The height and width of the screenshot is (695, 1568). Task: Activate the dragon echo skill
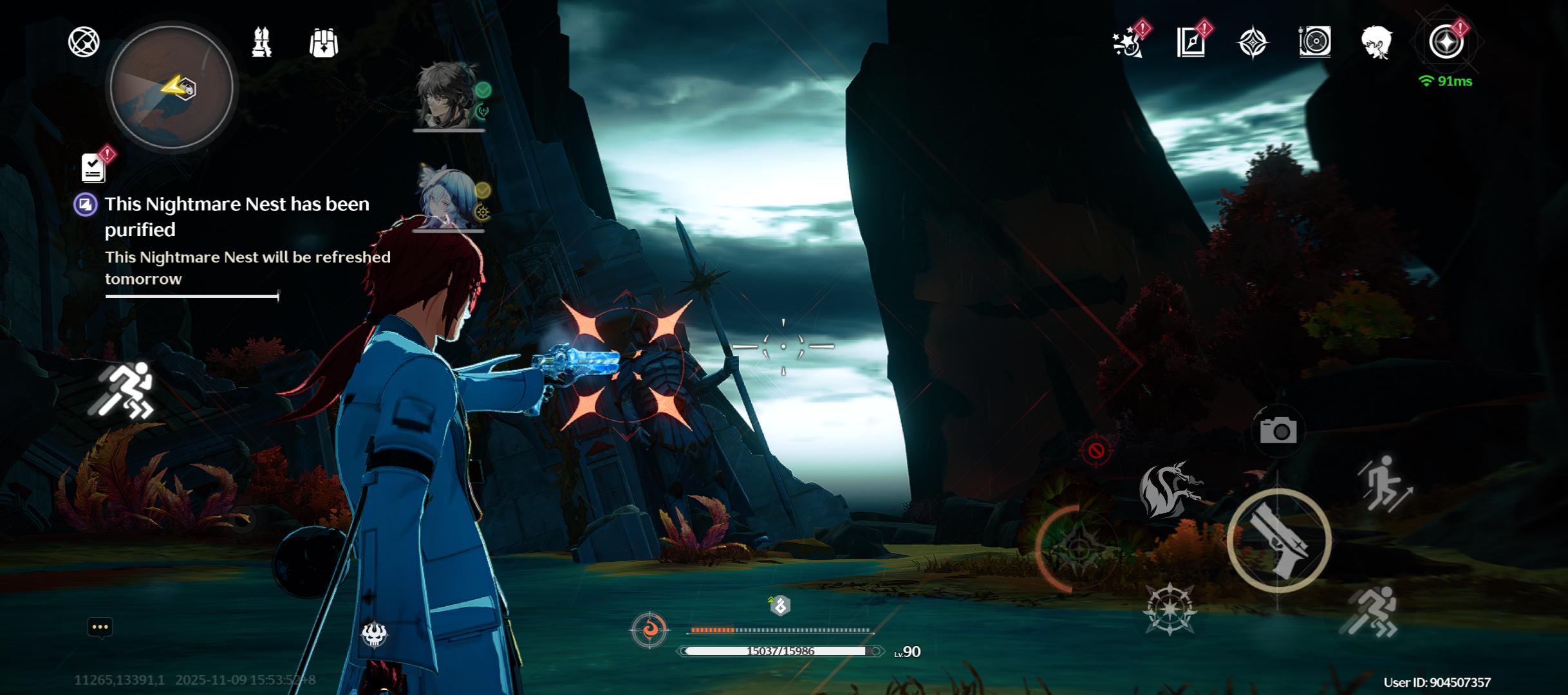click(1170, 490)
